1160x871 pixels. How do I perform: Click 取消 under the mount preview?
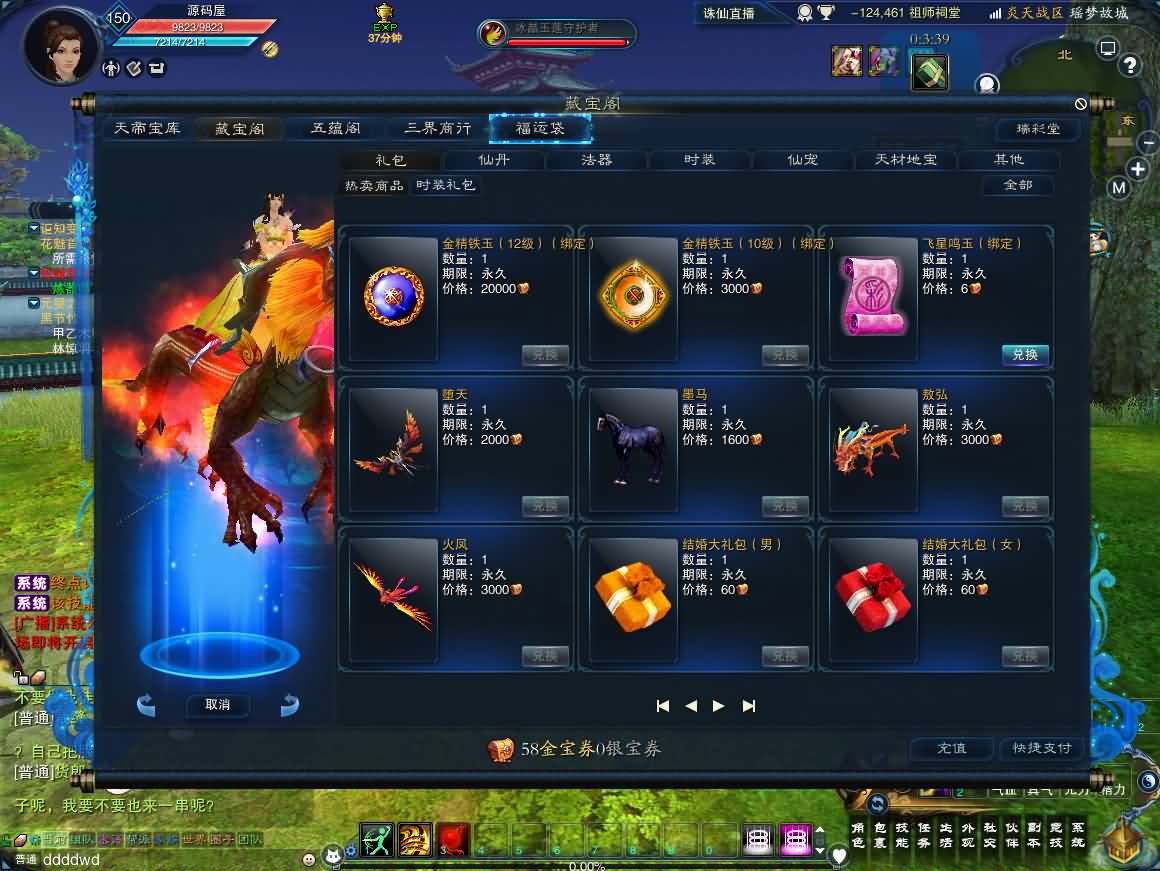pos(217,705)
